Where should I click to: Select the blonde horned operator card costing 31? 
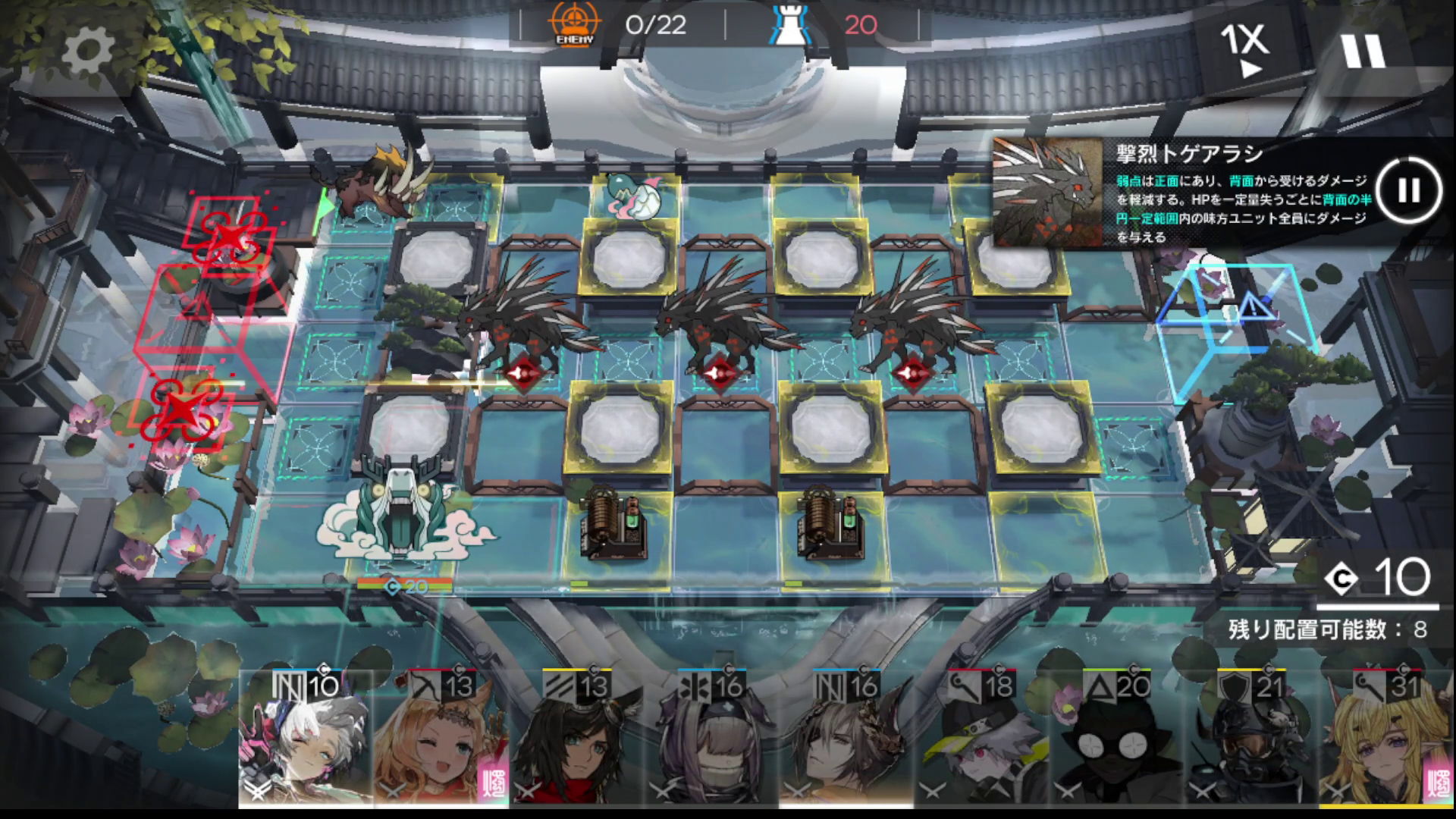[x=1386, y=739]
